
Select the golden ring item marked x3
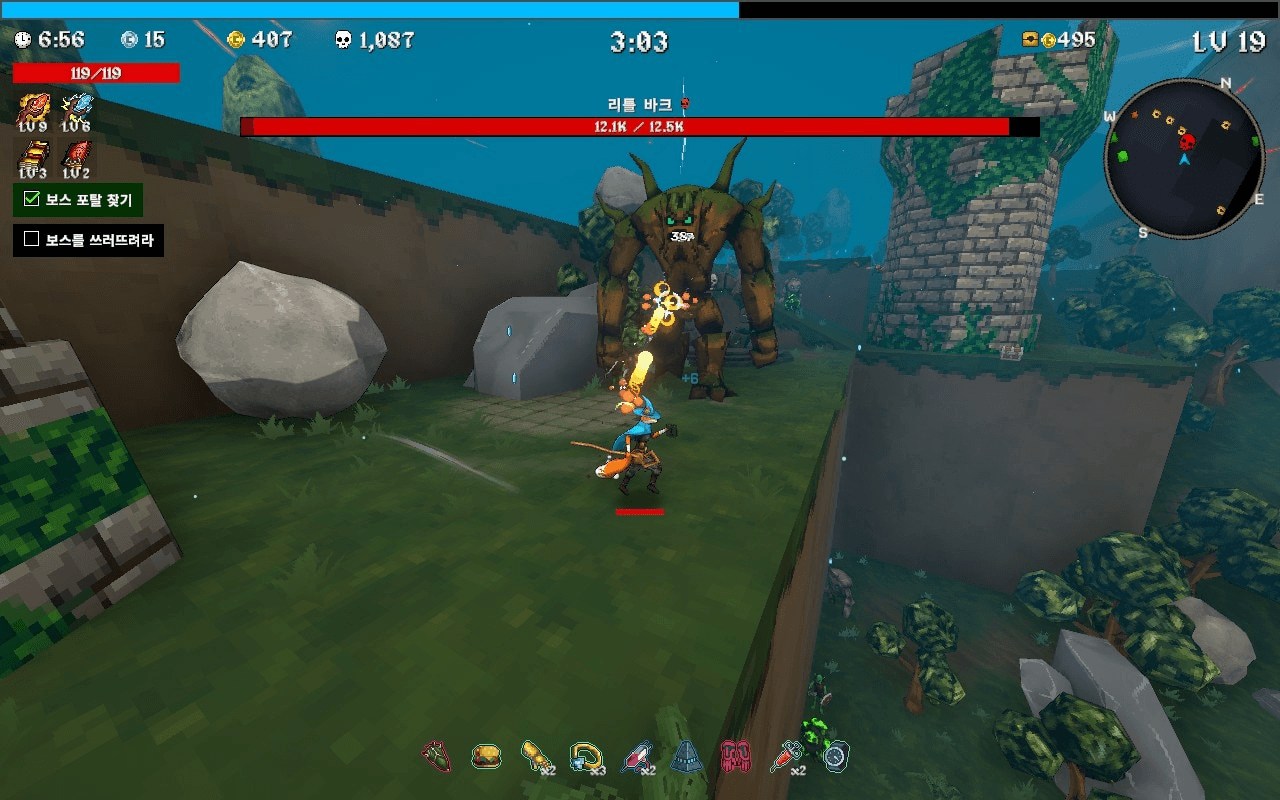(587, 757)
